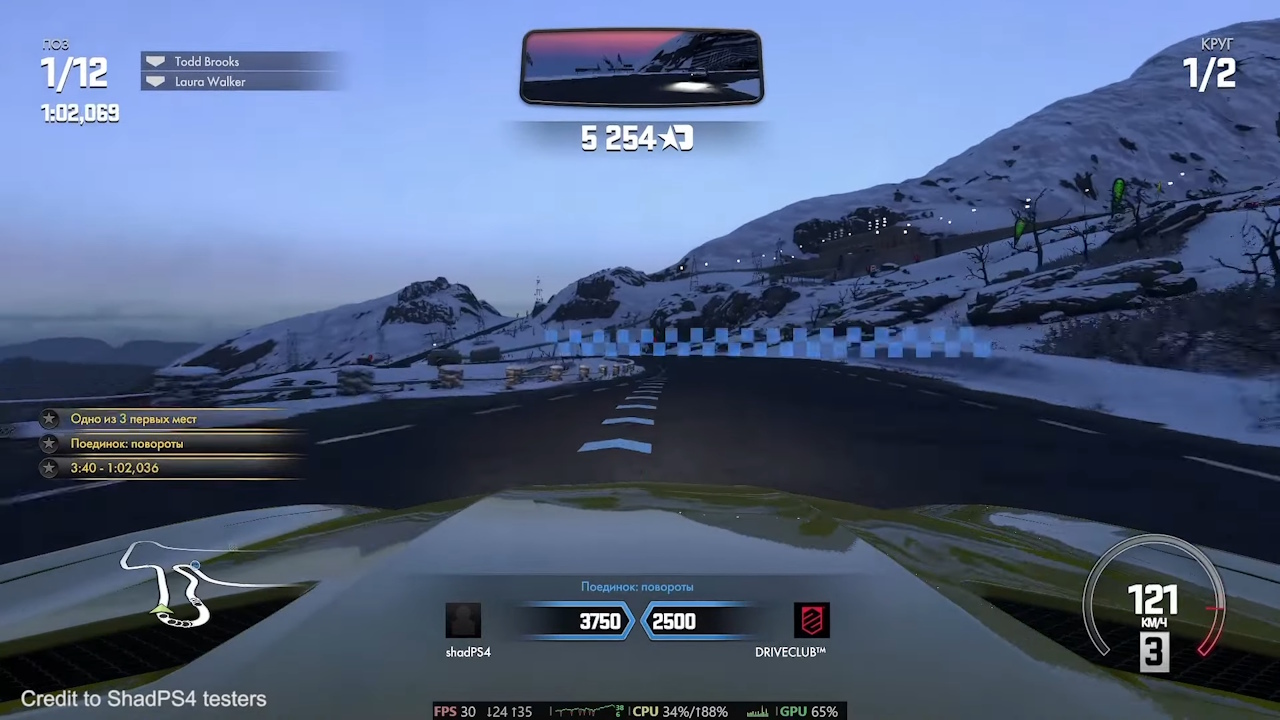Expand the 'Поединок: повороты' challenge banner

tap(637, 587)
